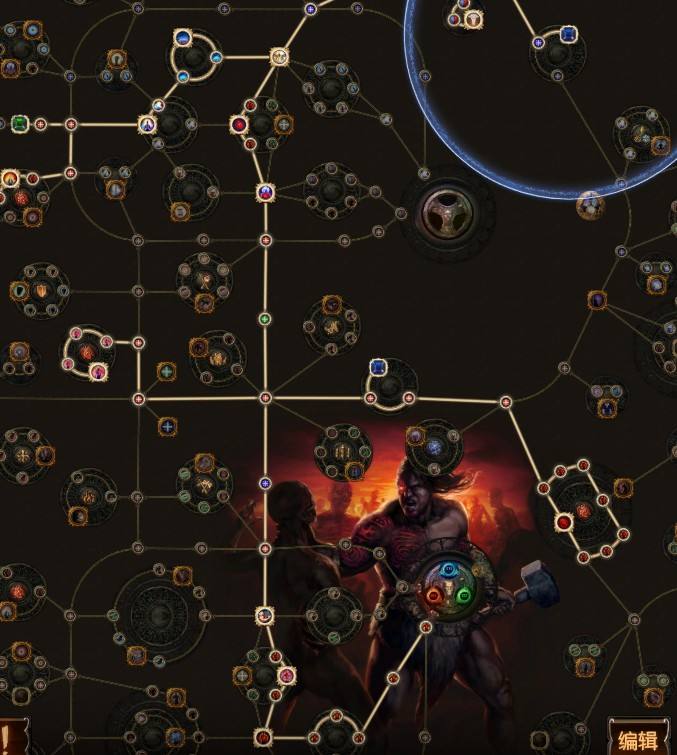The image size is (677, 755).
Task: Allocate the small green node on the central vertical path
Action: pos(265,320)
